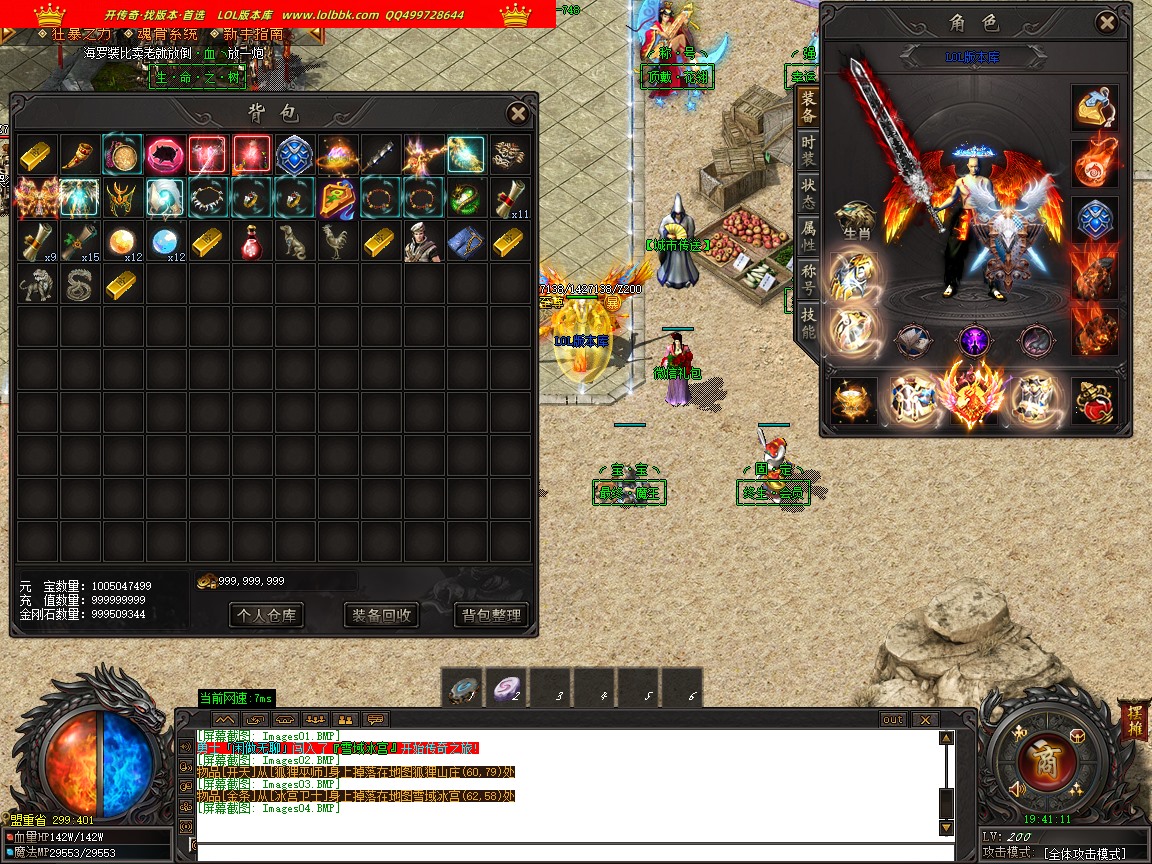Close the 背包 backpack window

coord(517,113)
